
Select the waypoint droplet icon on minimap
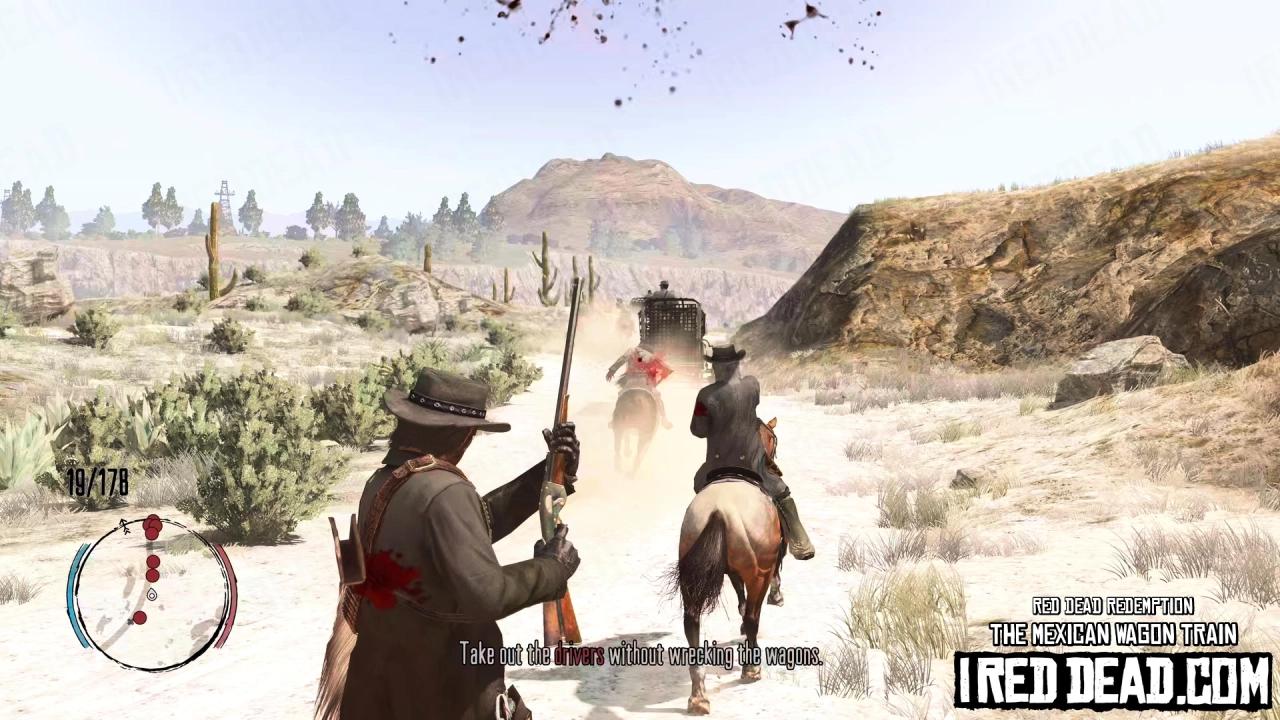click(x=151, y=595)
